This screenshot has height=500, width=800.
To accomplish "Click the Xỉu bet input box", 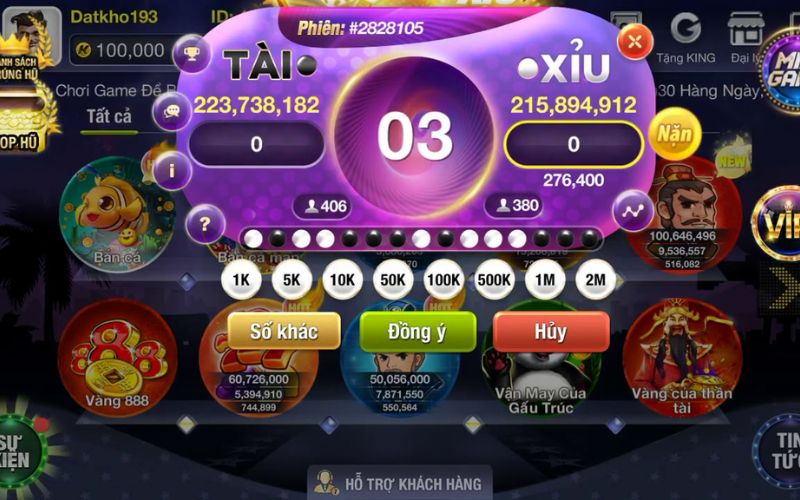I will pos(573,144).
